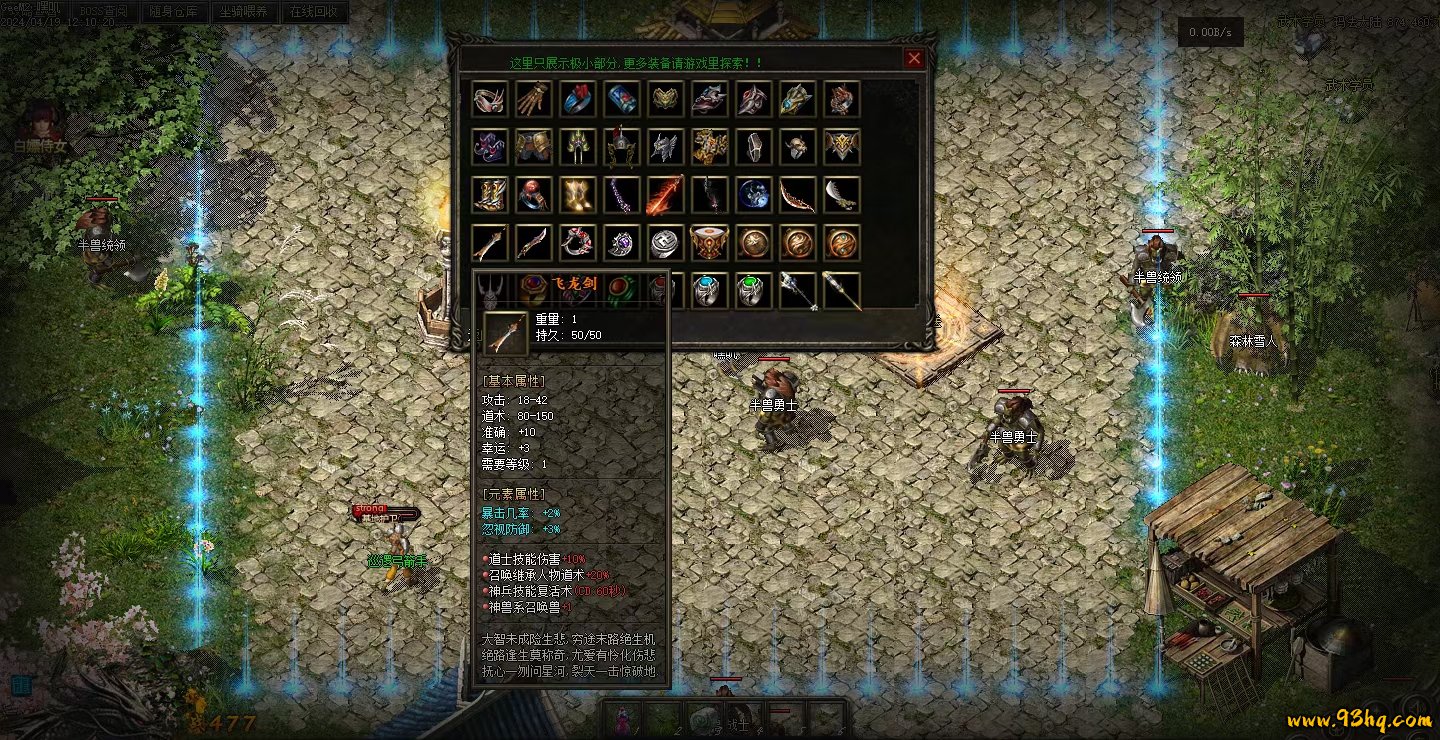1440x740 pixels.
Task: Select the brown leather glove item
Action: pos(534,99)
